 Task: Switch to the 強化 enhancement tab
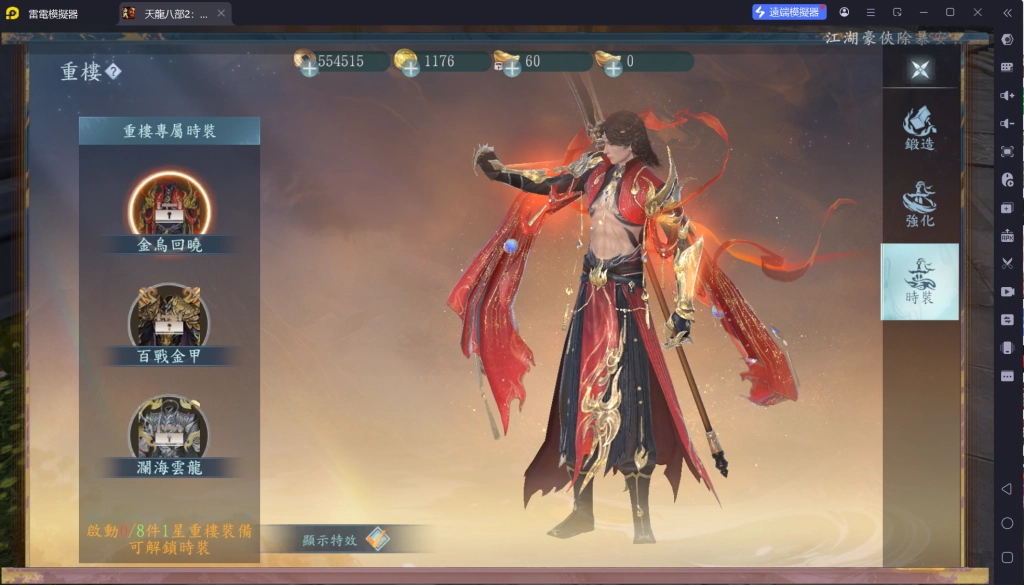pos(919,204)
